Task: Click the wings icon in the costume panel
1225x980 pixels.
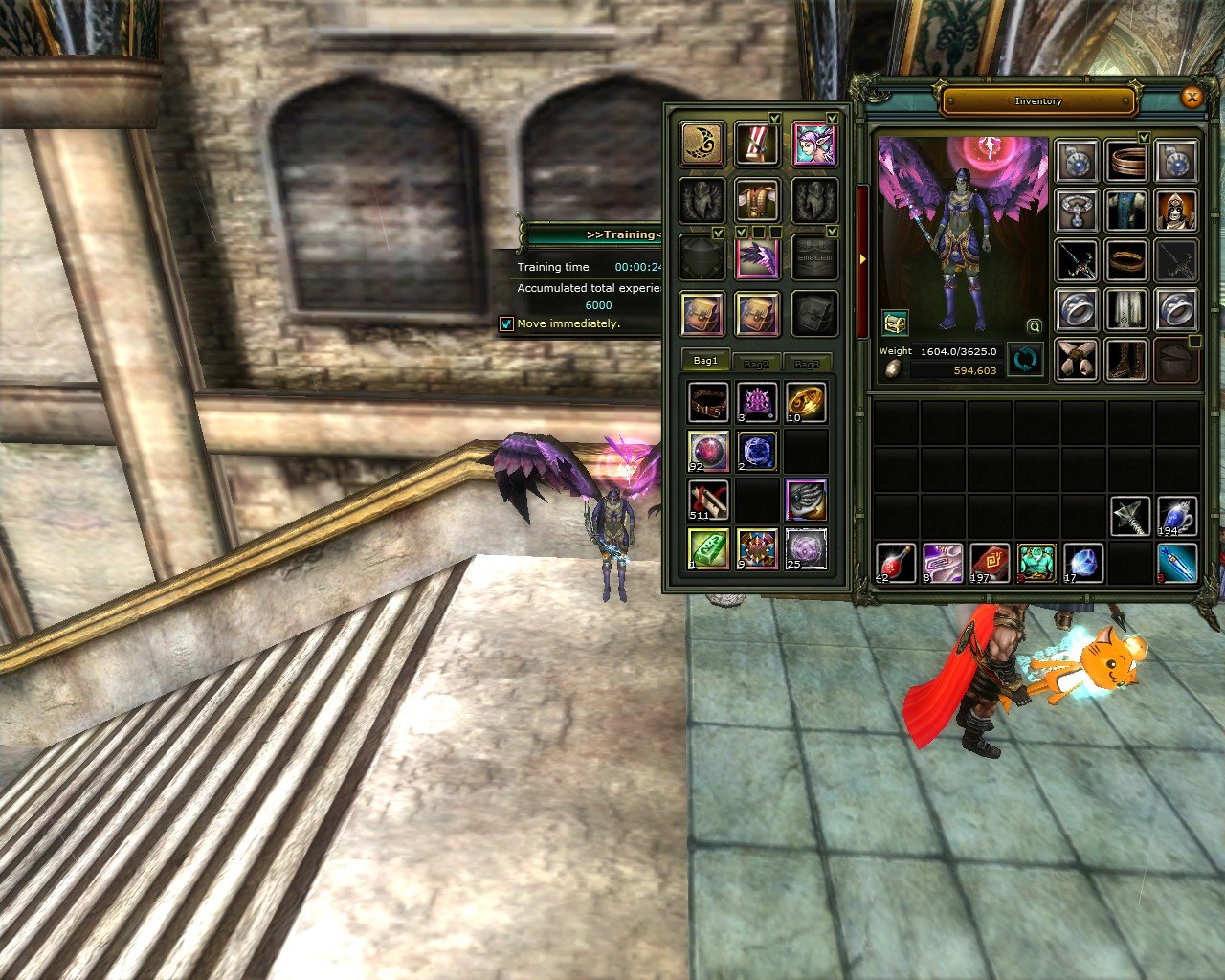Action: click(757, 256)
